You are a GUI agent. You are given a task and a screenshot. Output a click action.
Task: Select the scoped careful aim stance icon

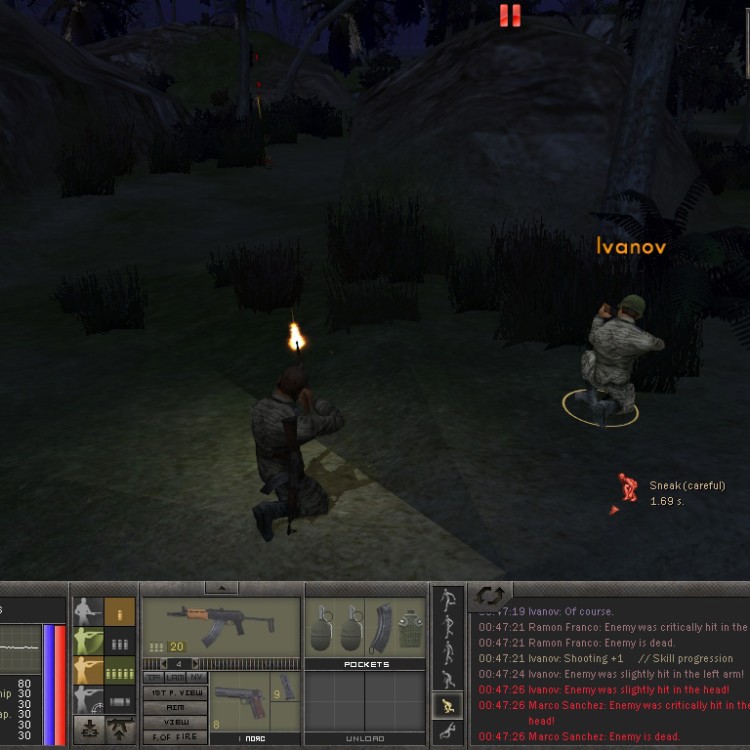(88, 699)
